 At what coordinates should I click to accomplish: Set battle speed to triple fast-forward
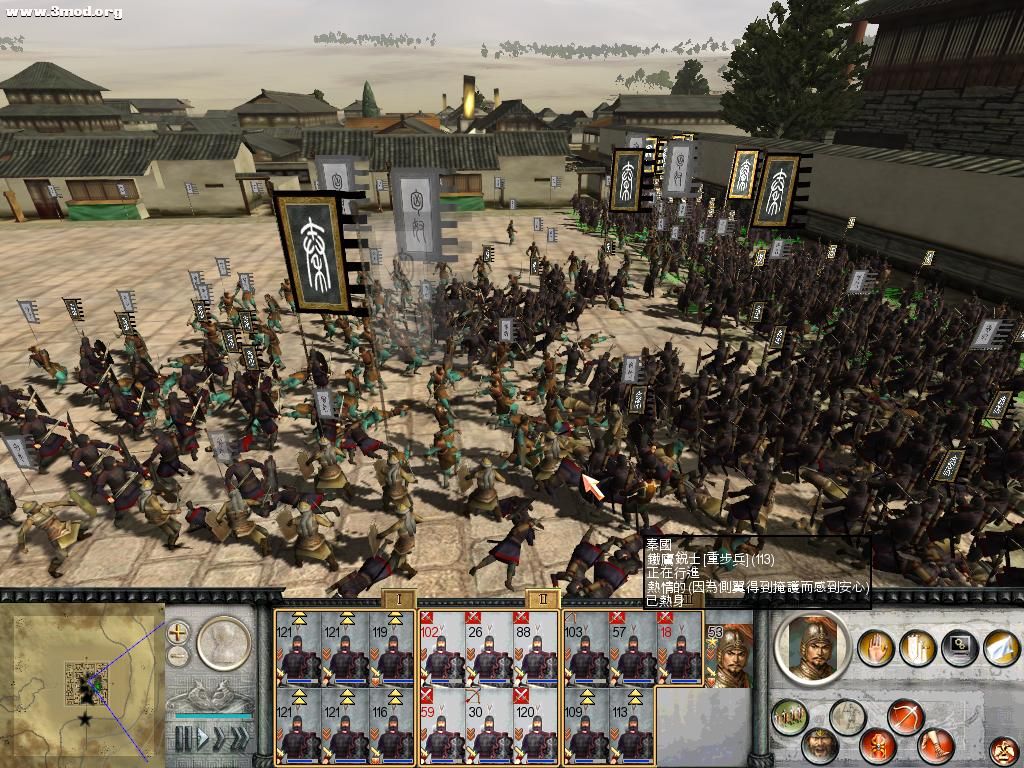(241, 739)
